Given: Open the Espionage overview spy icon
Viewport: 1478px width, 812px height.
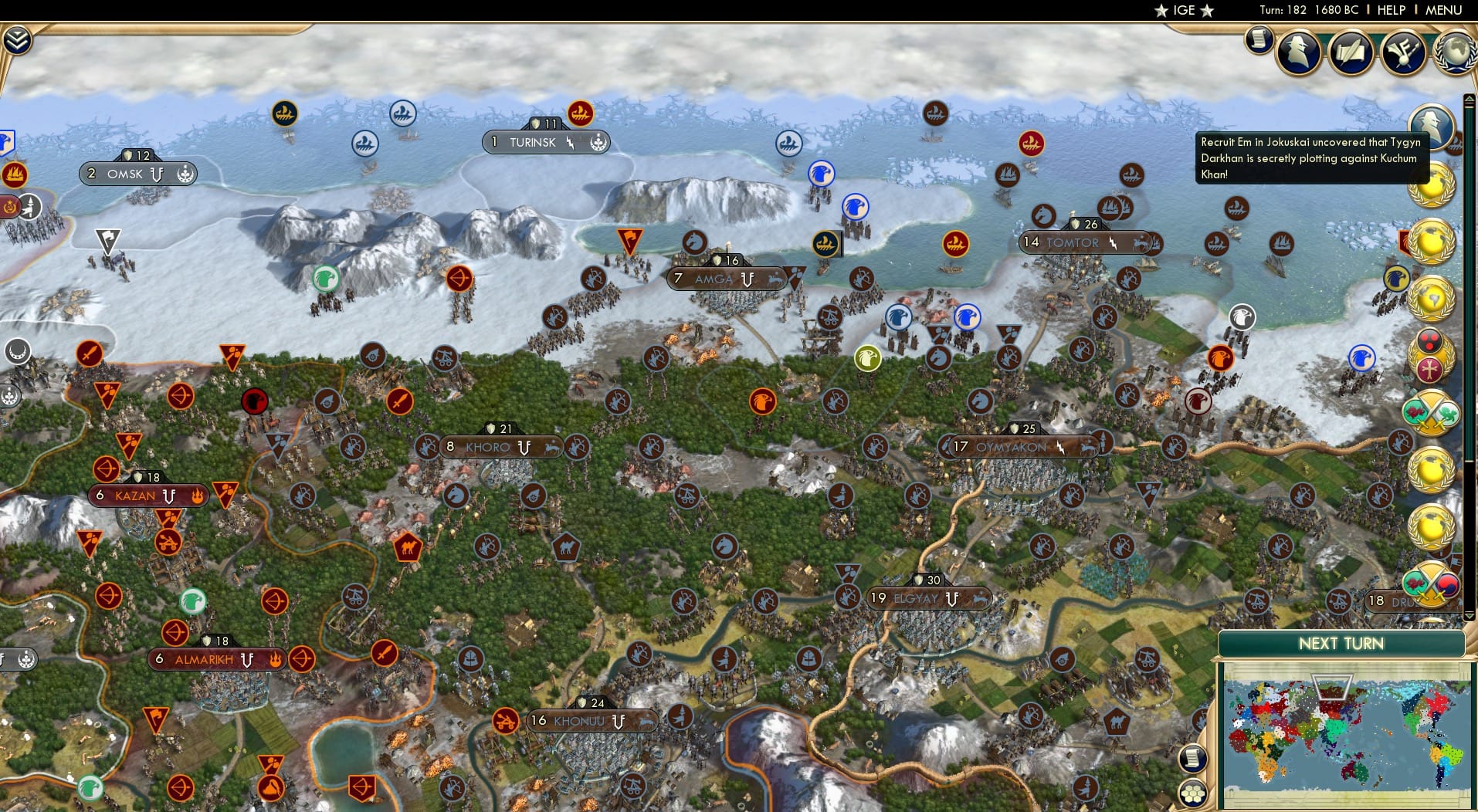Looking at the screenshot, I should point(1297,52).
